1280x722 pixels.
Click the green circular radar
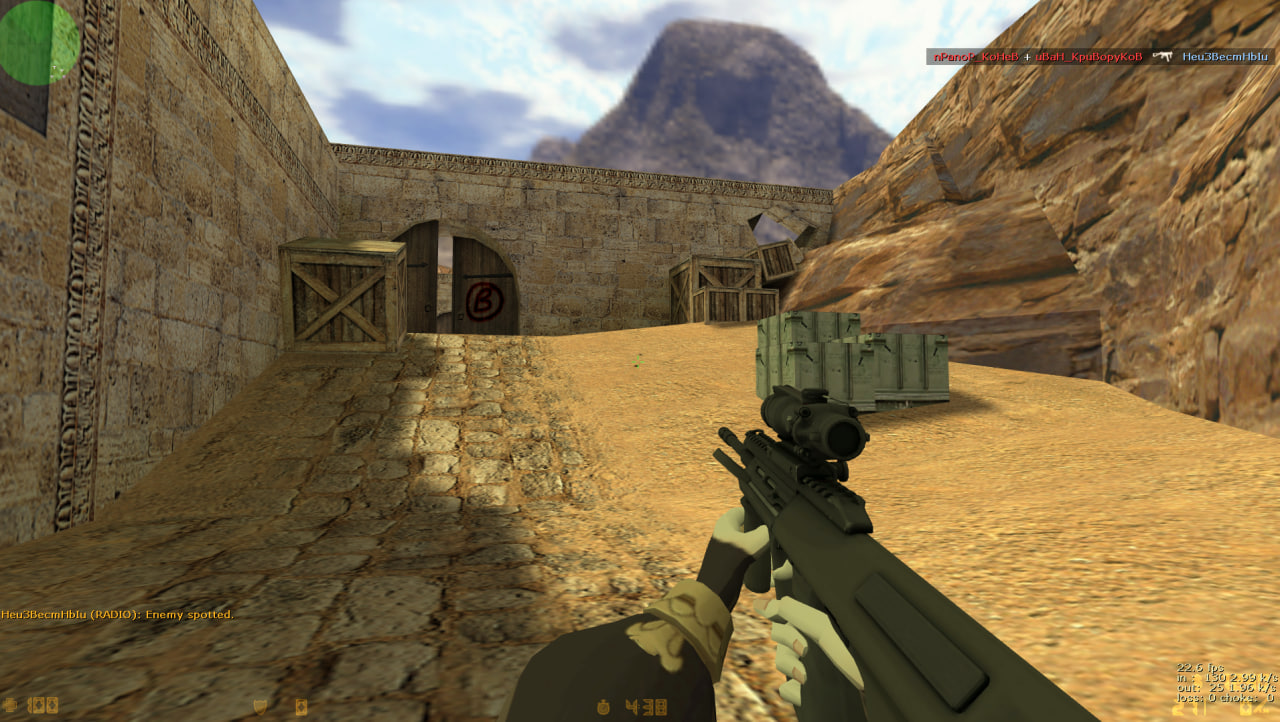click(38, 42)
